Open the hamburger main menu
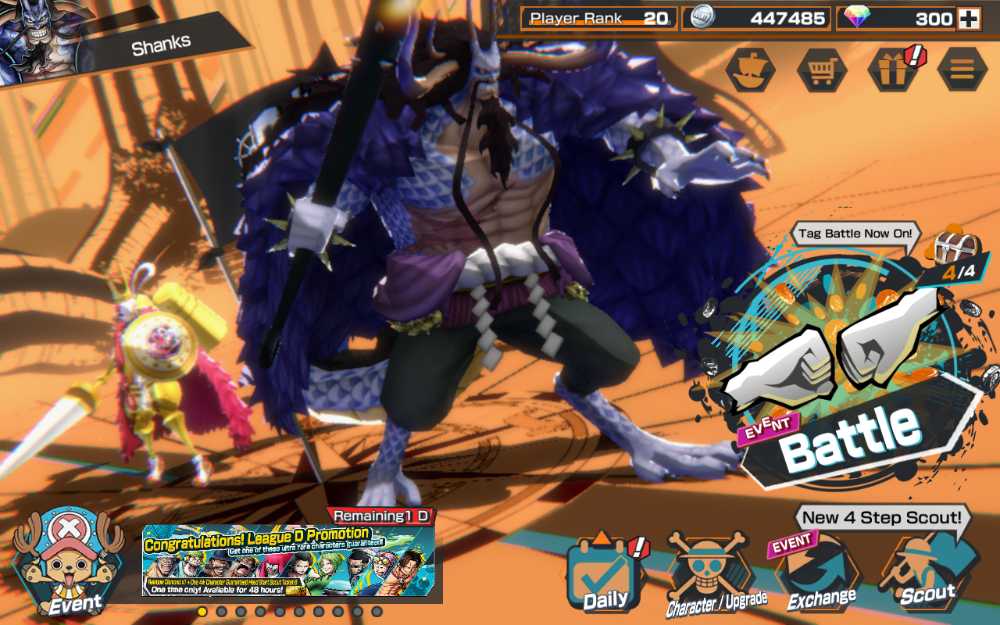The height and width of the screenshot is (625, 1000). pos(962,70)
